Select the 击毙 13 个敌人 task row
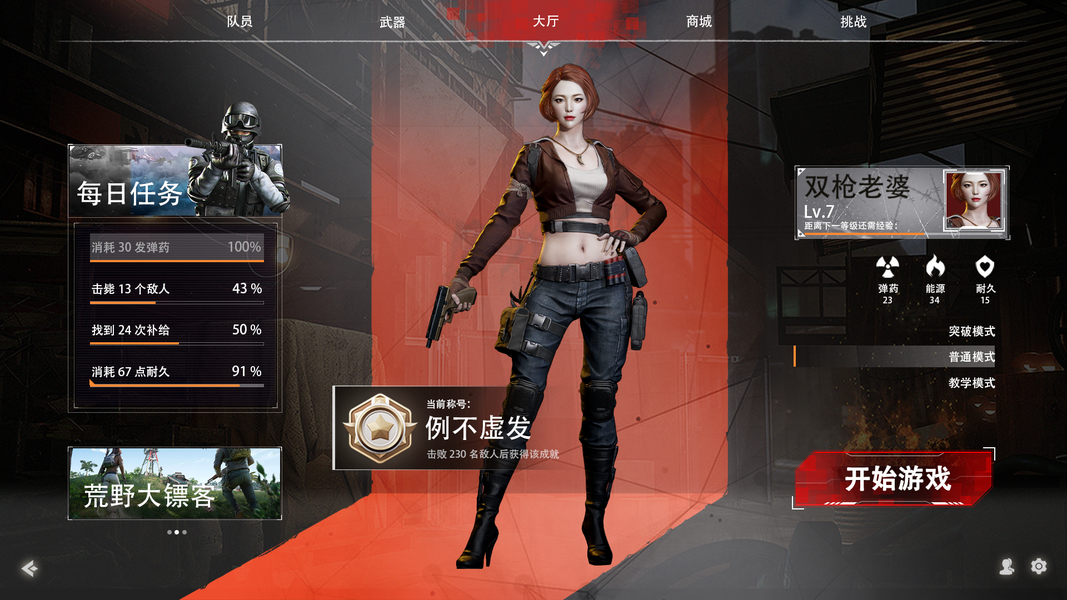Image resolution: width=1067 pixels, height=600 pixels. pos(176,289)
